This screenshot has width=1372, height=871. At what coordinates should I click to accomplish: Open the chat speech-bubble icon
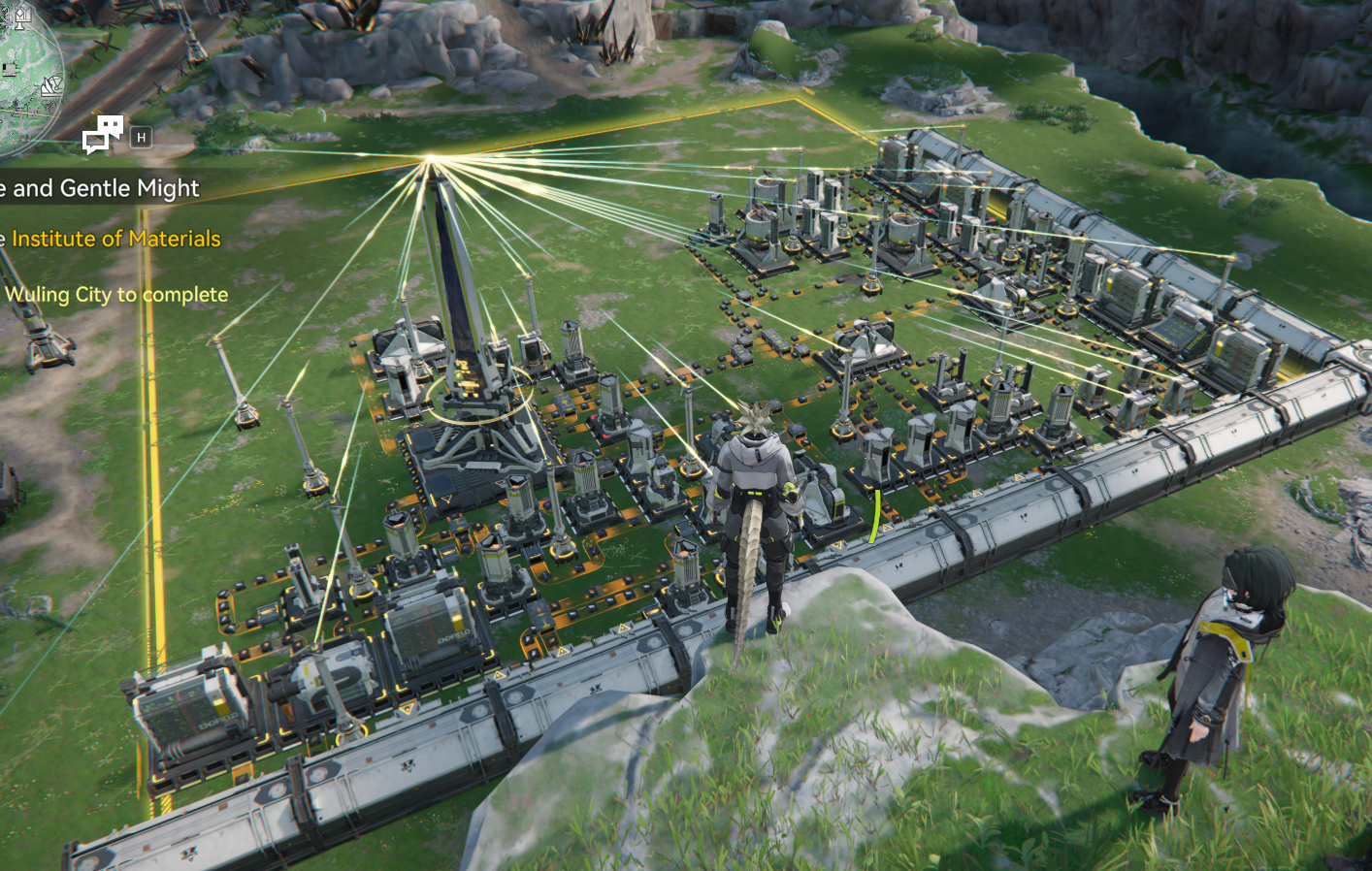103,135
